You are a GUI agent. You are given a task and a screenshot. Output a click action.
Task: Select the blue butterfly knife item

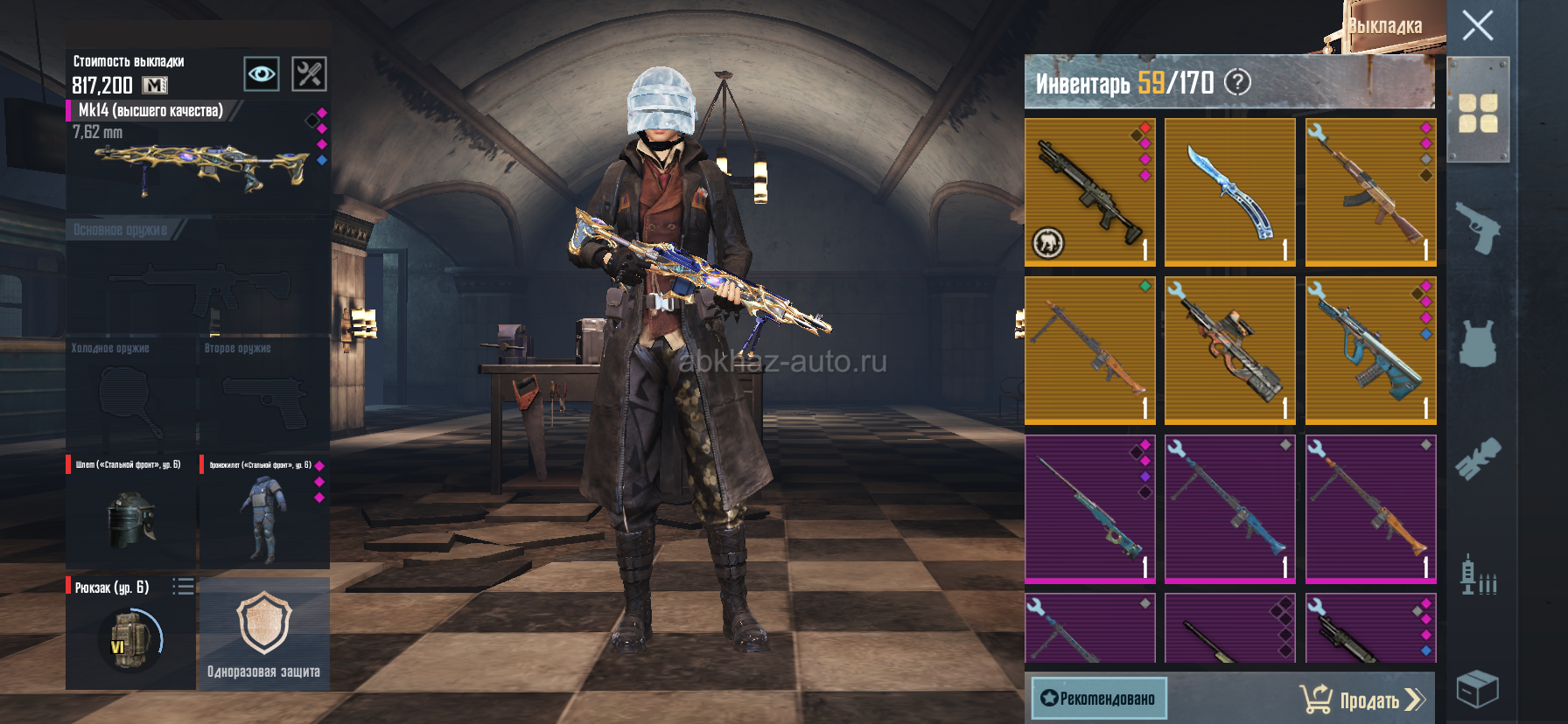tap(1229, 192)
